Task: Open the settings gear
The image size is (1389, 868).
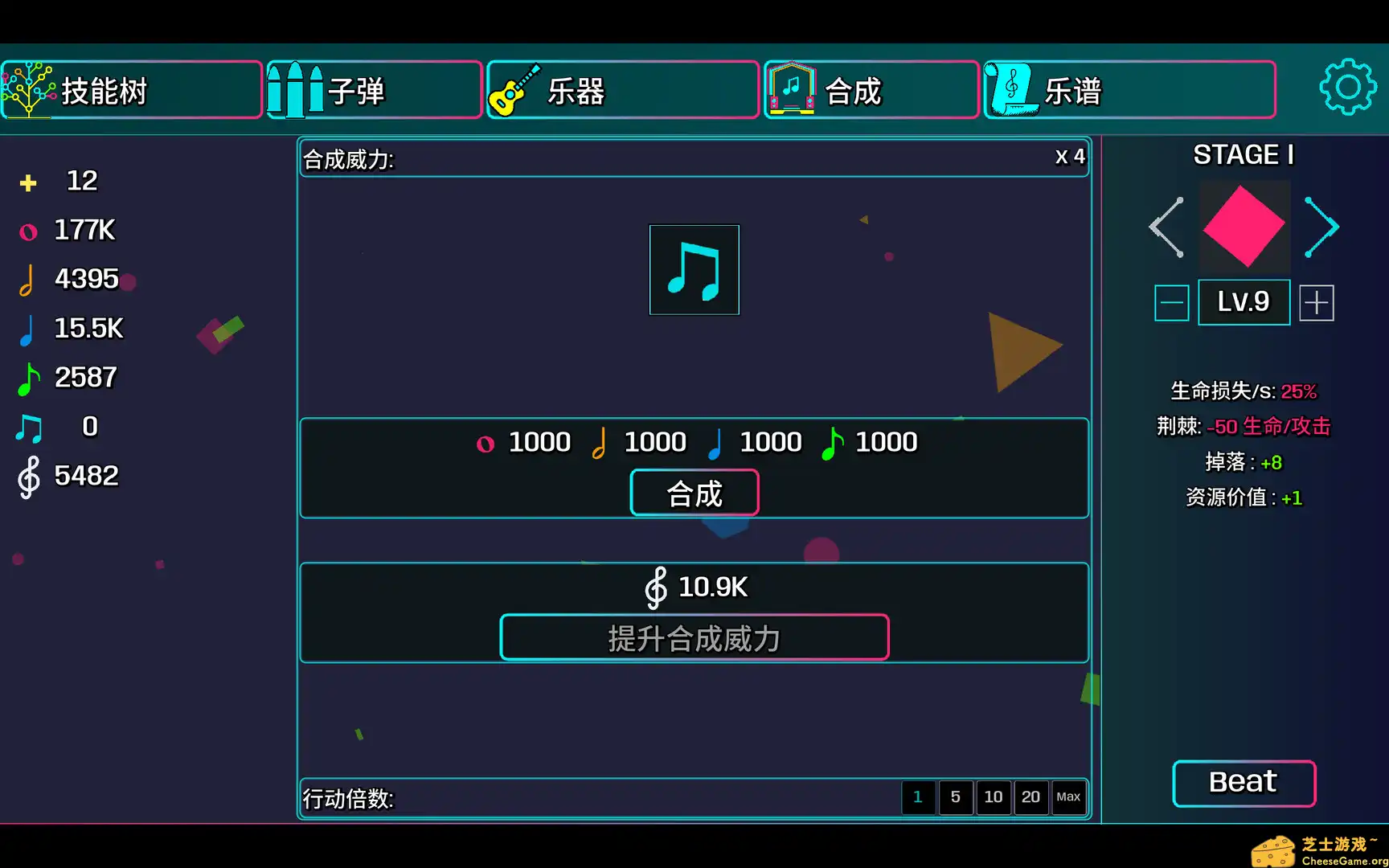Action: coord(1348,88)
